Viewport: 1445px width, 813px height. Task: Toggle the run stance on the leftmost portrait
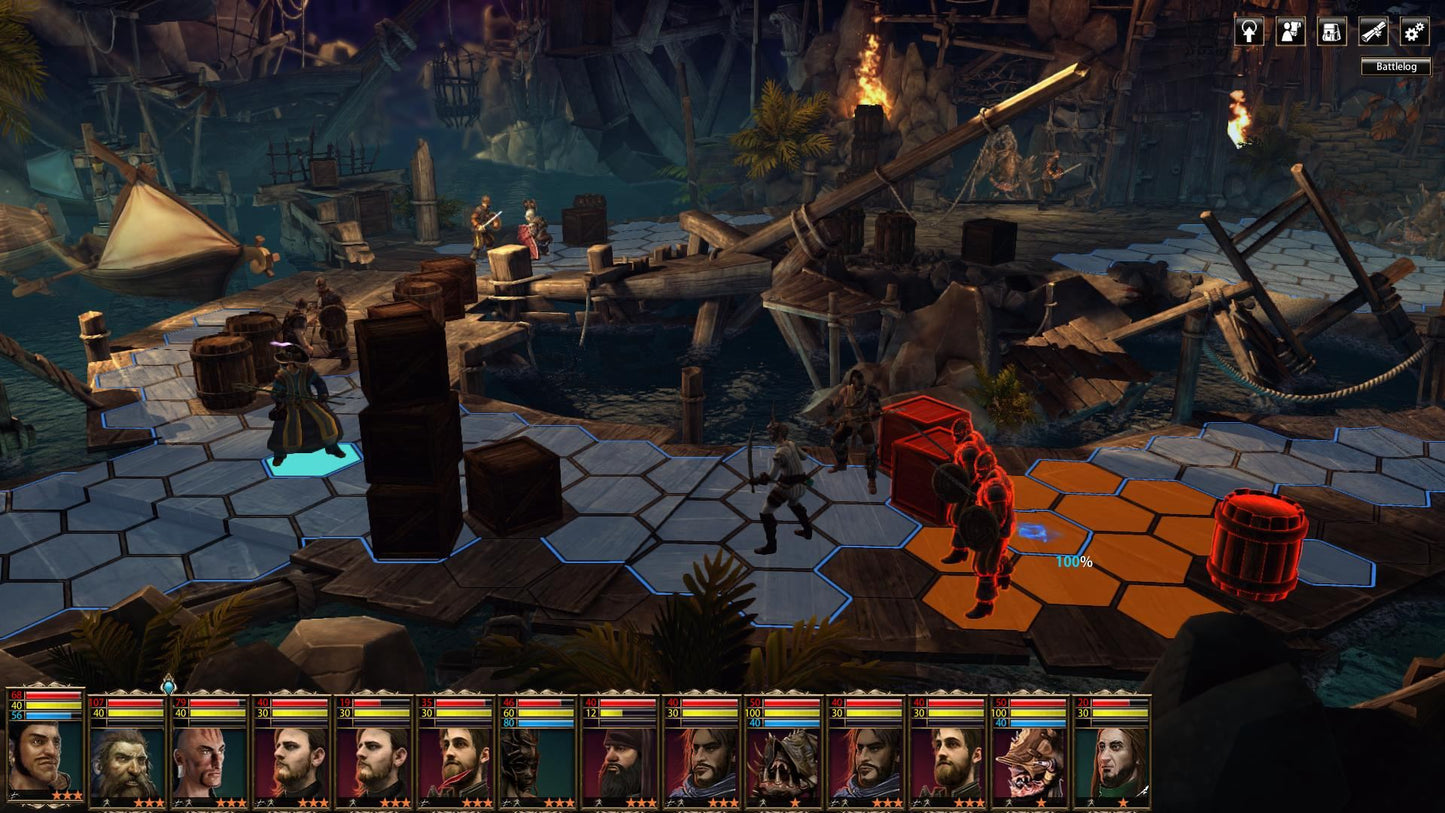coord(14,796)
